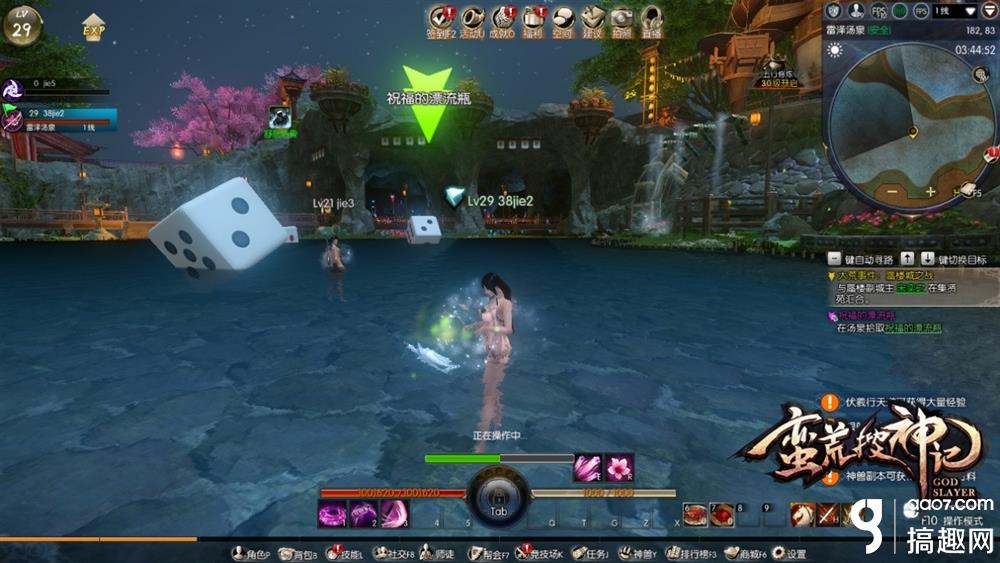Zoom out the minimap with minus button
Screen dimensions: 1000x563
[x=890, y=191]
